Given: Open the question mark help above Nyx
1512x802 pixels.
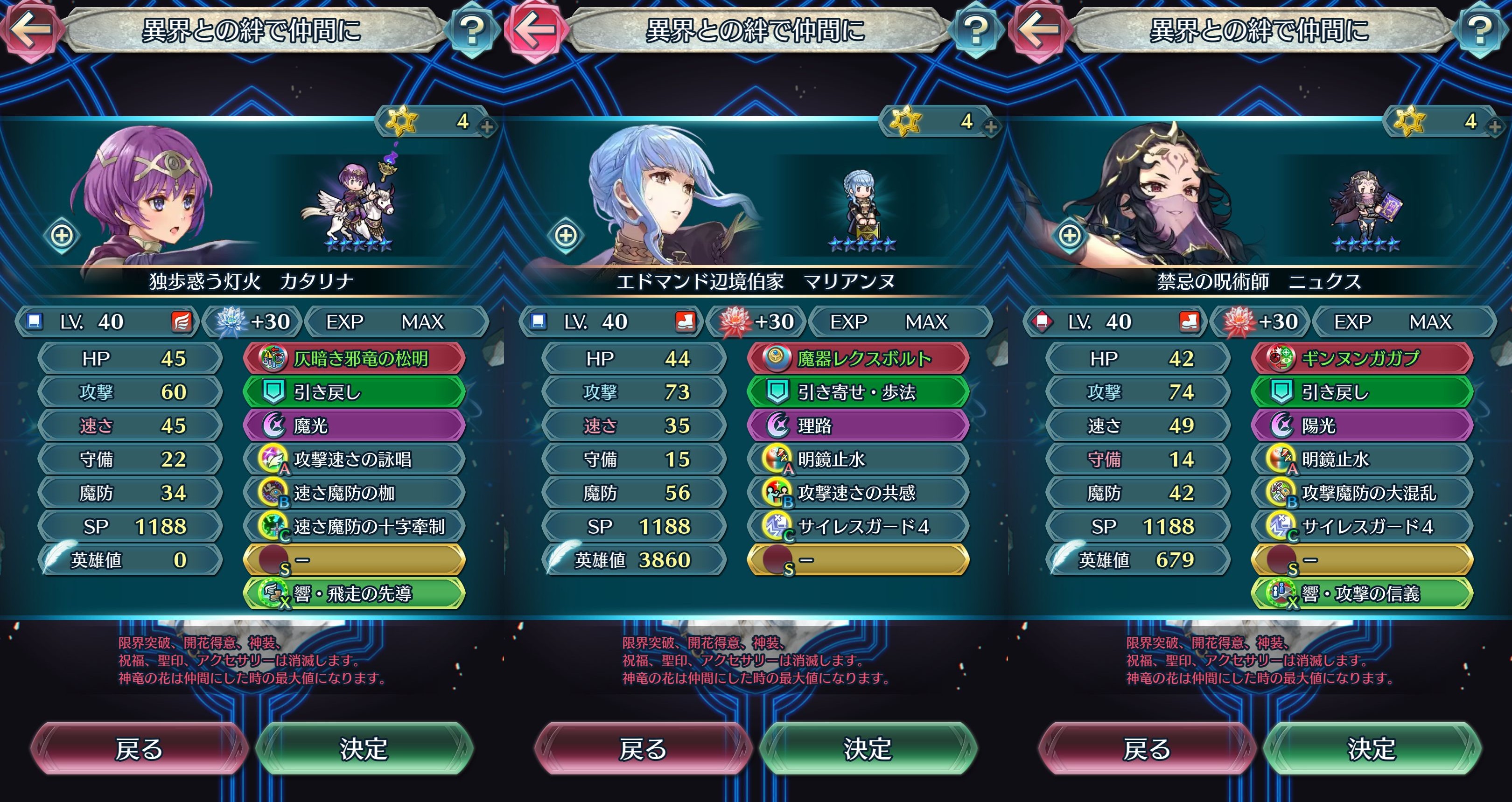Looking at the screenshot, I should point(1480,29).
